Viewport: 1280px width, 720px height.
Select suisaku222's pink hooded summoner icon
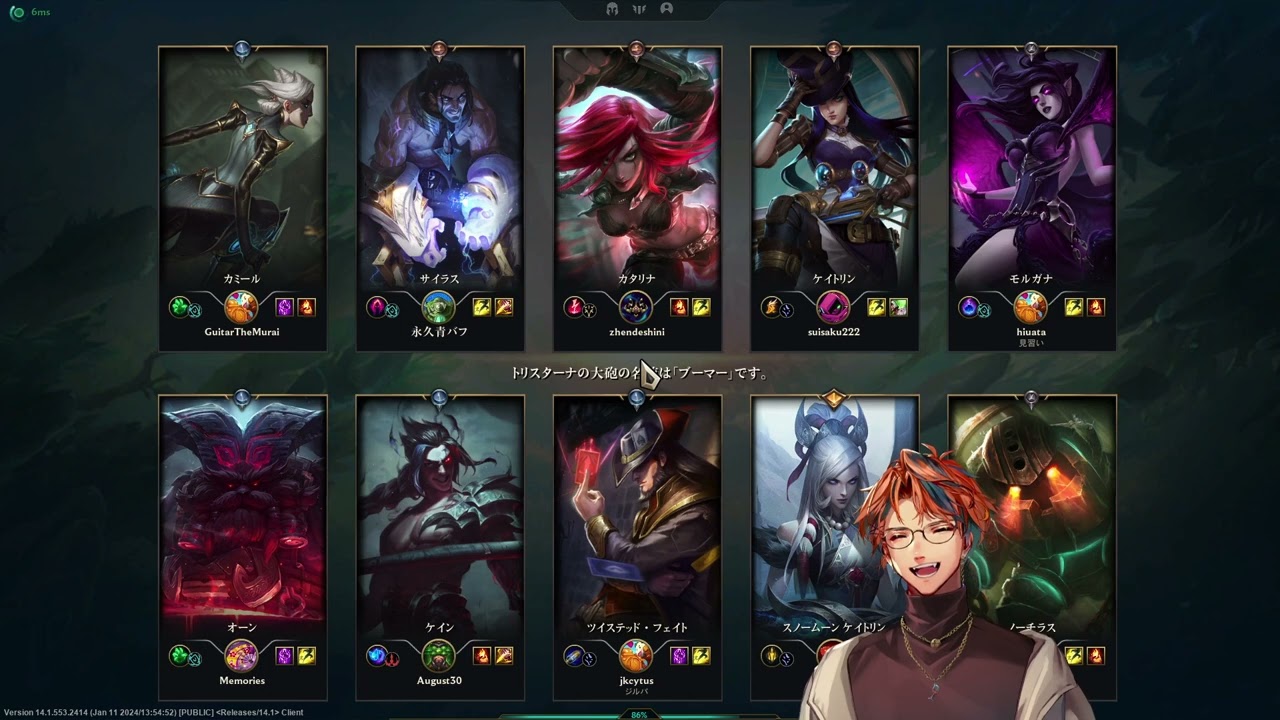coord(833,307)
